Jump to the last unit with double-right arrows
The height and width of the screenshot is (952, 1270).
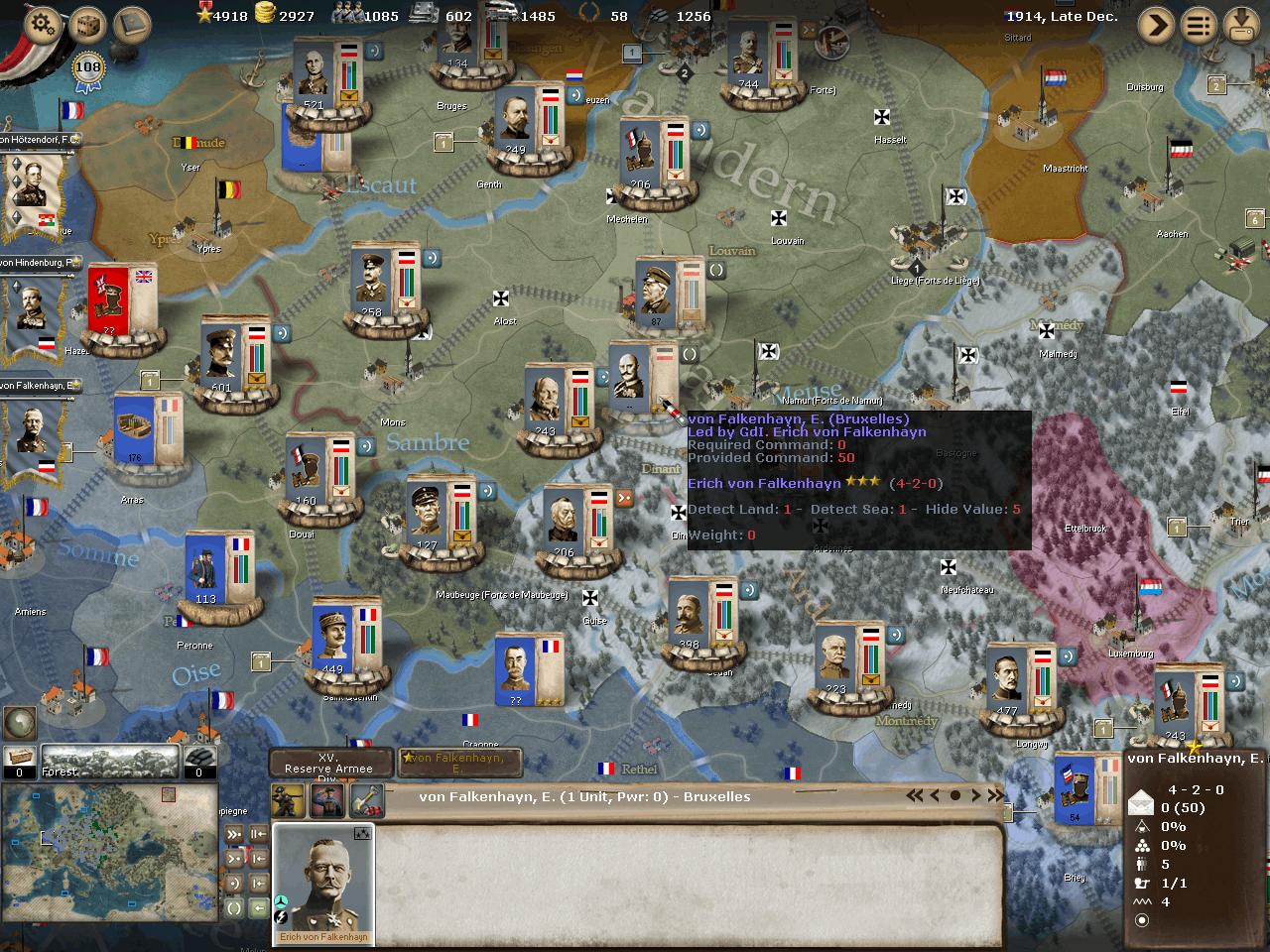coord(993,795)
